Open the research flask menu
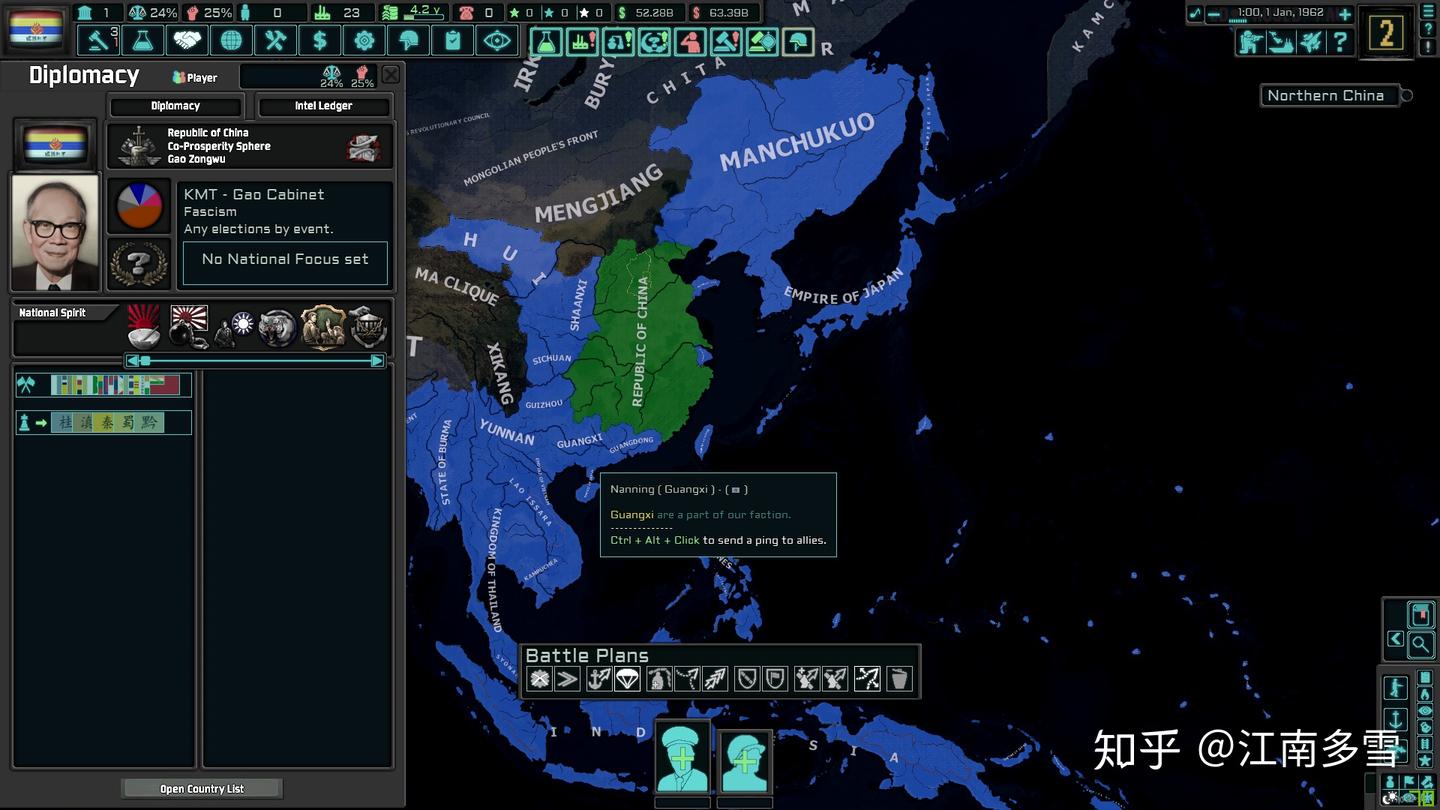The width and height of the screenshot is (1440, 810). coord(142,41)
